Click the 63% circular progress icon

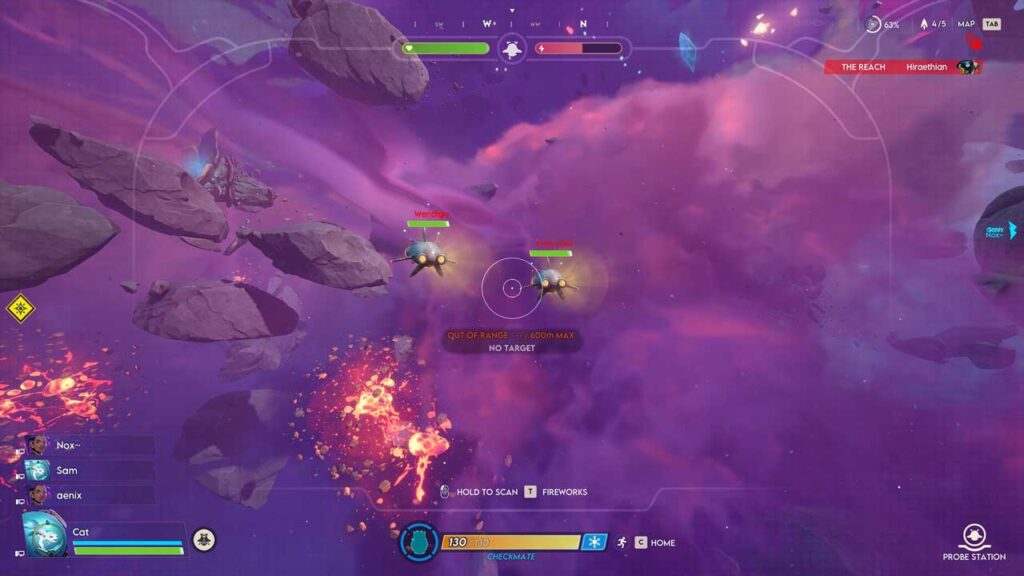(x=873, y=24)
